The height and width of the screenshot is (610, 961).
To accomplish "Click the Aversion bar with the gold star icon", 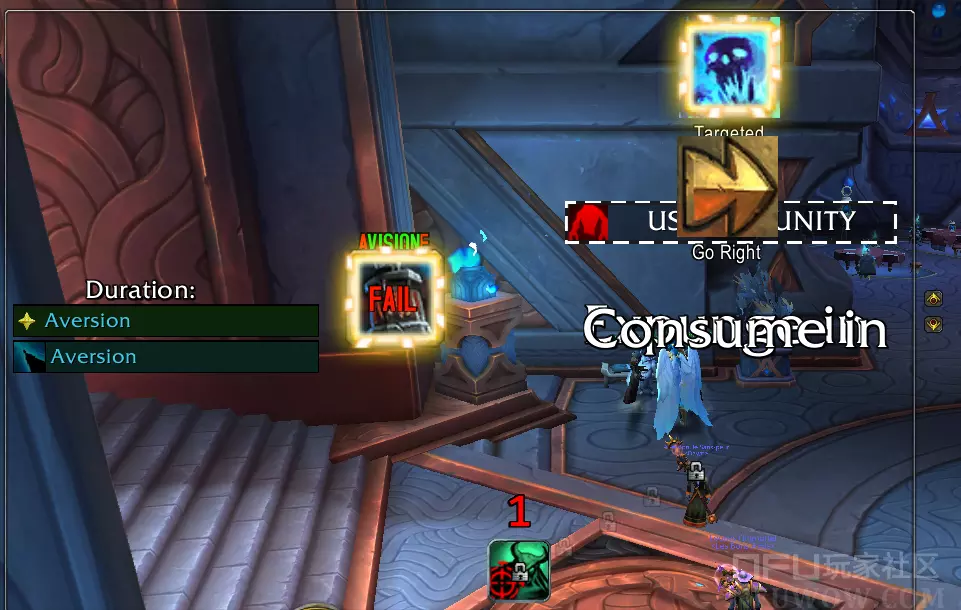I will point(166,321).
